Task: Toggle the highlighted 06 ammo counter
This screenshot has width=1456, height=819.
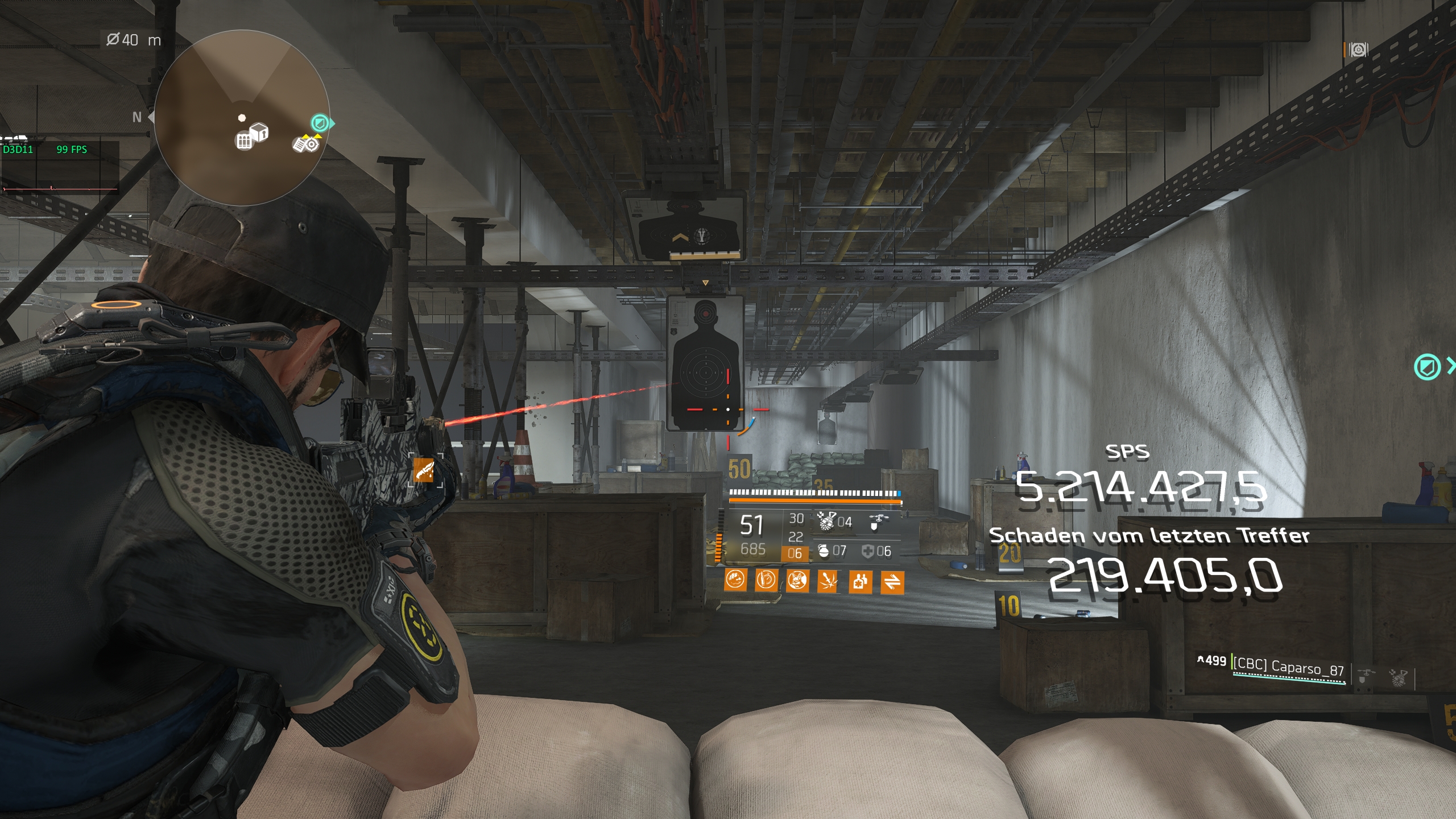Action: [795, 553]
